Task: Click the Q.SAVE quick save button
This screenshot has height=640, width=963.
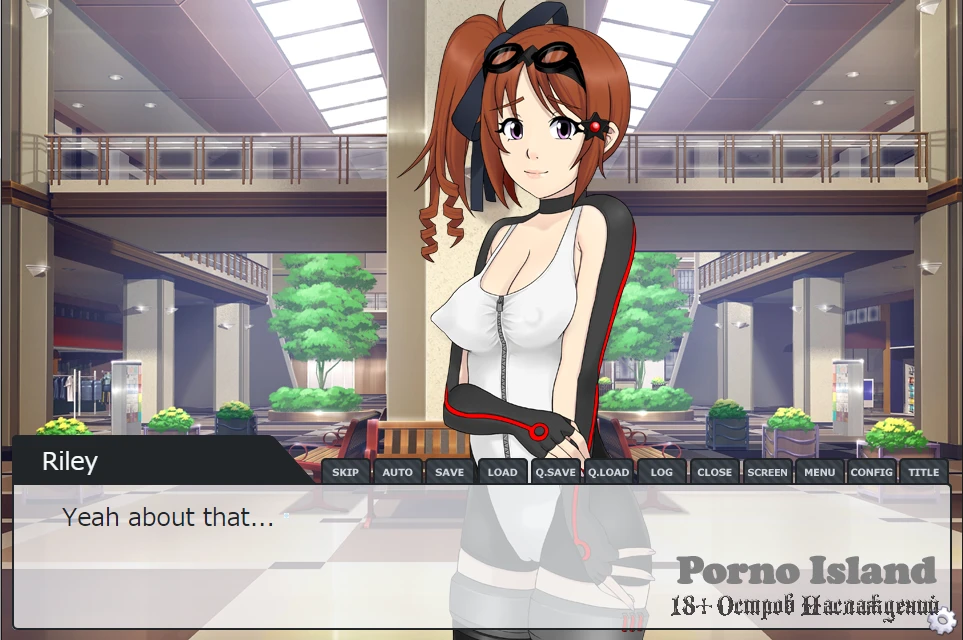Action: pos(555,472)
